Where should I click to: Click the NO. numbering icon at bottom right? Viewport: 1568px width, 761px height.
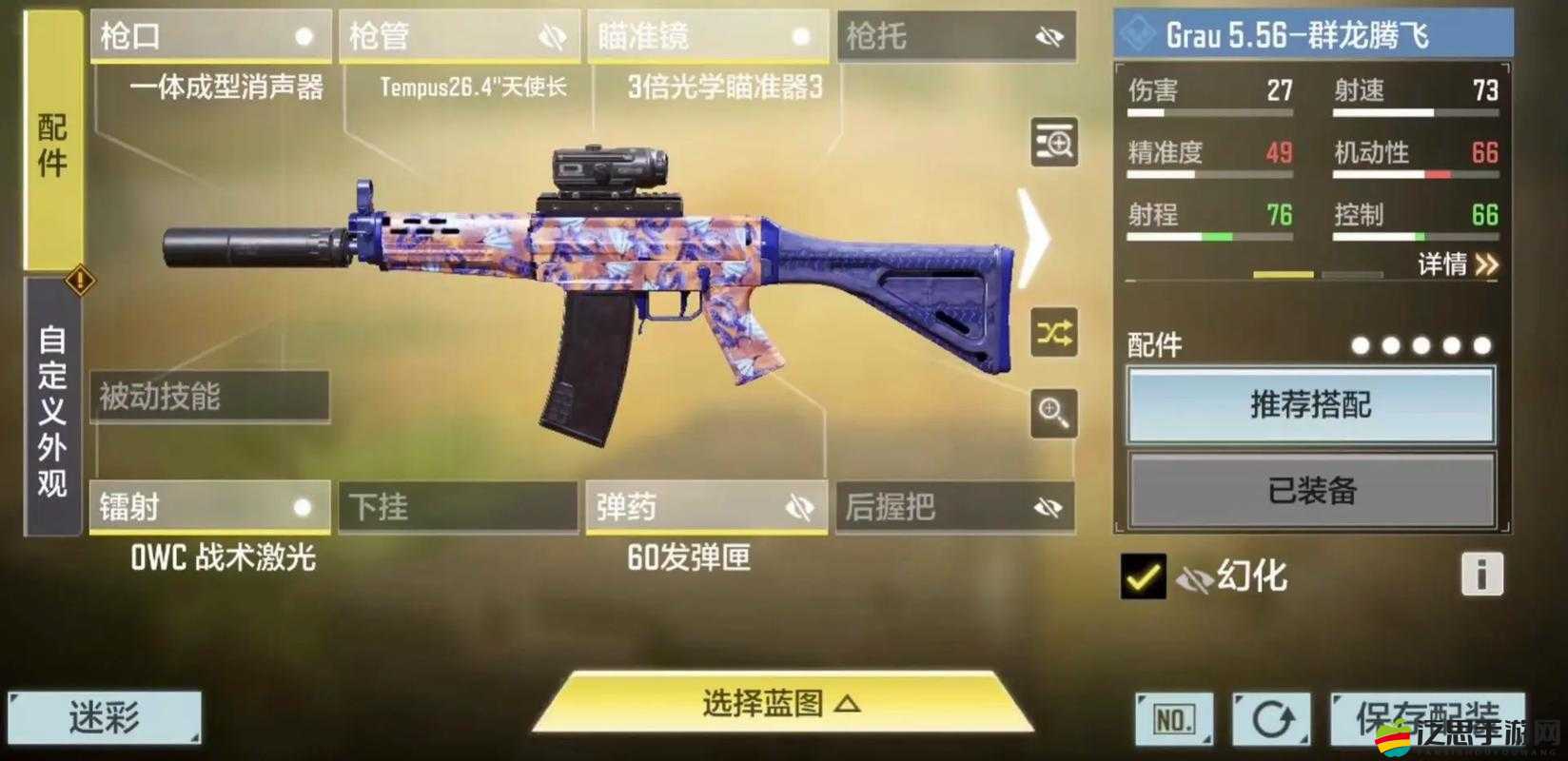tap(1174, 719)
